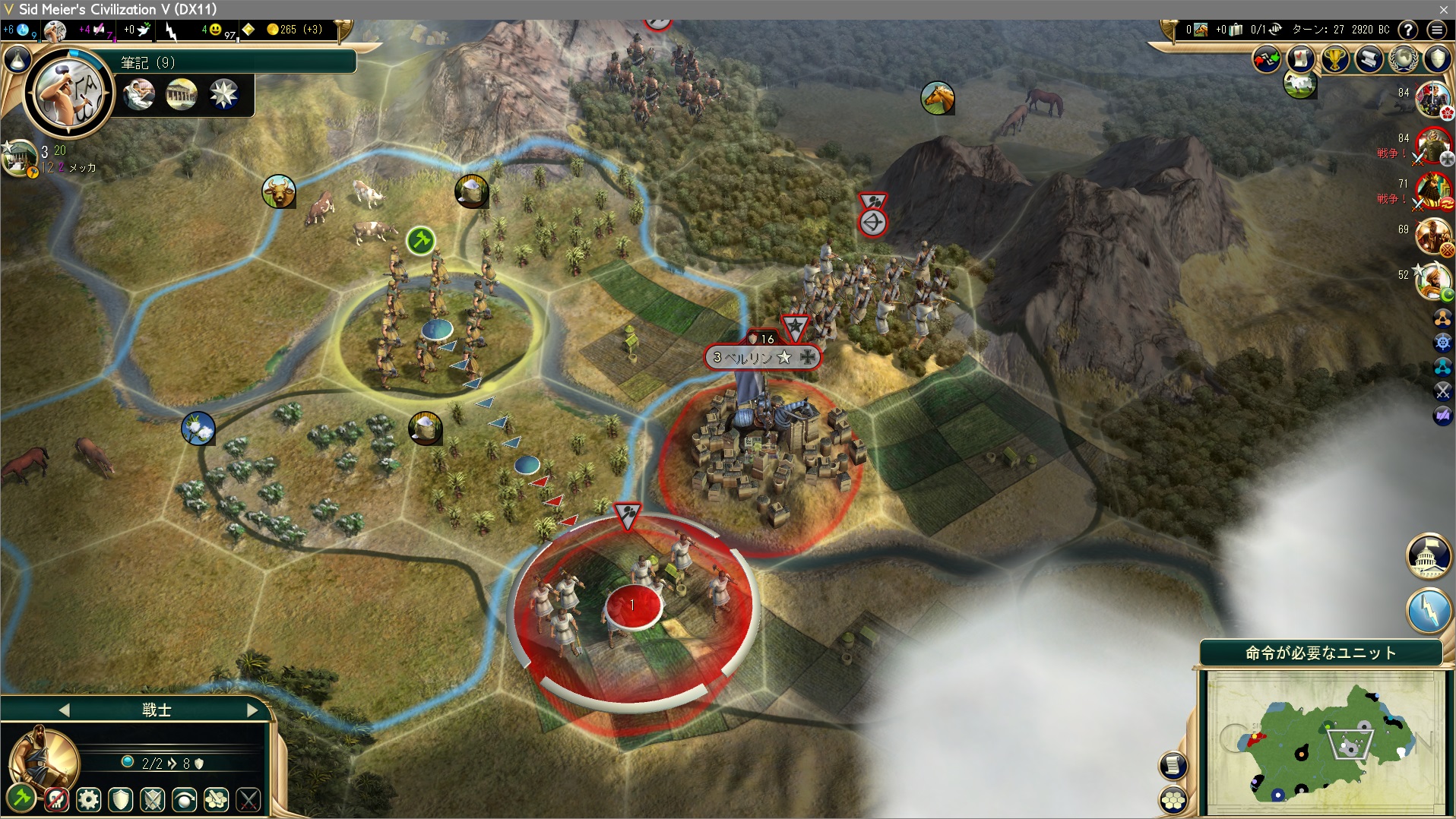Close the game window
Screen dimensions: 1456x819
point(1443,9)
